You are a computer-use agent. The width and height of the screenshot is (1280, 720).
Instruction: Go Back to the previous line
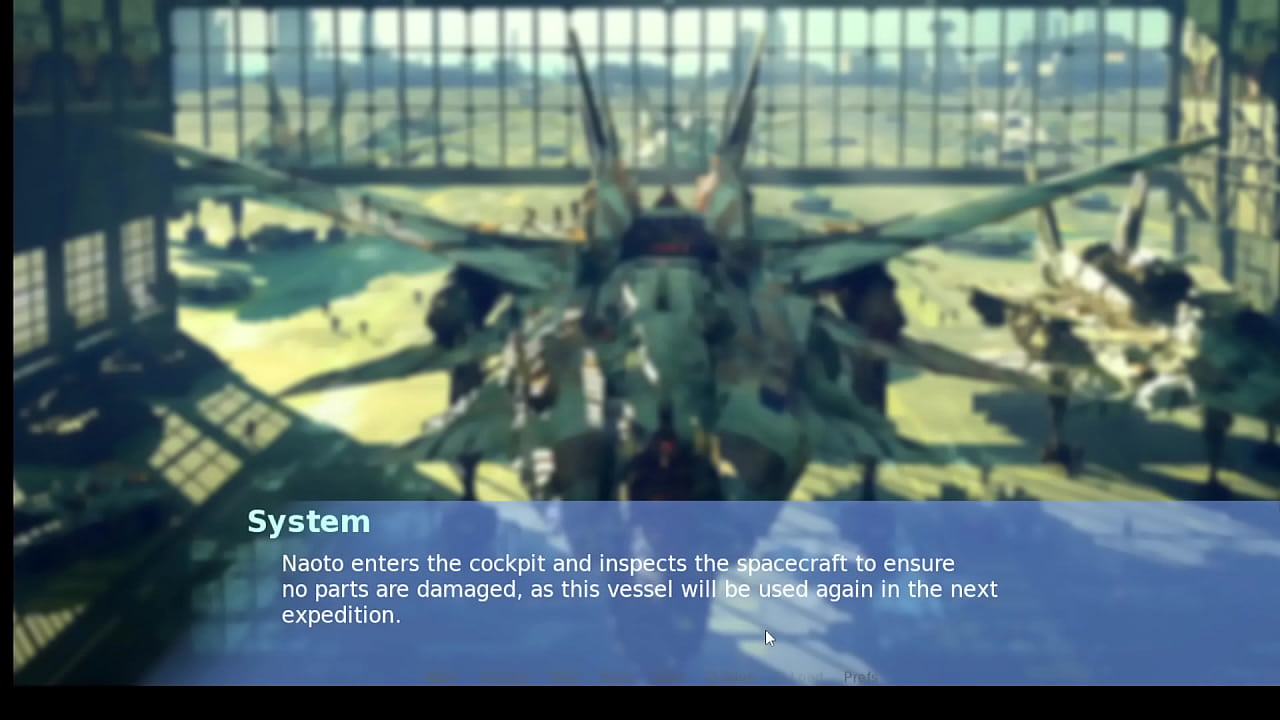click(442, 677)
